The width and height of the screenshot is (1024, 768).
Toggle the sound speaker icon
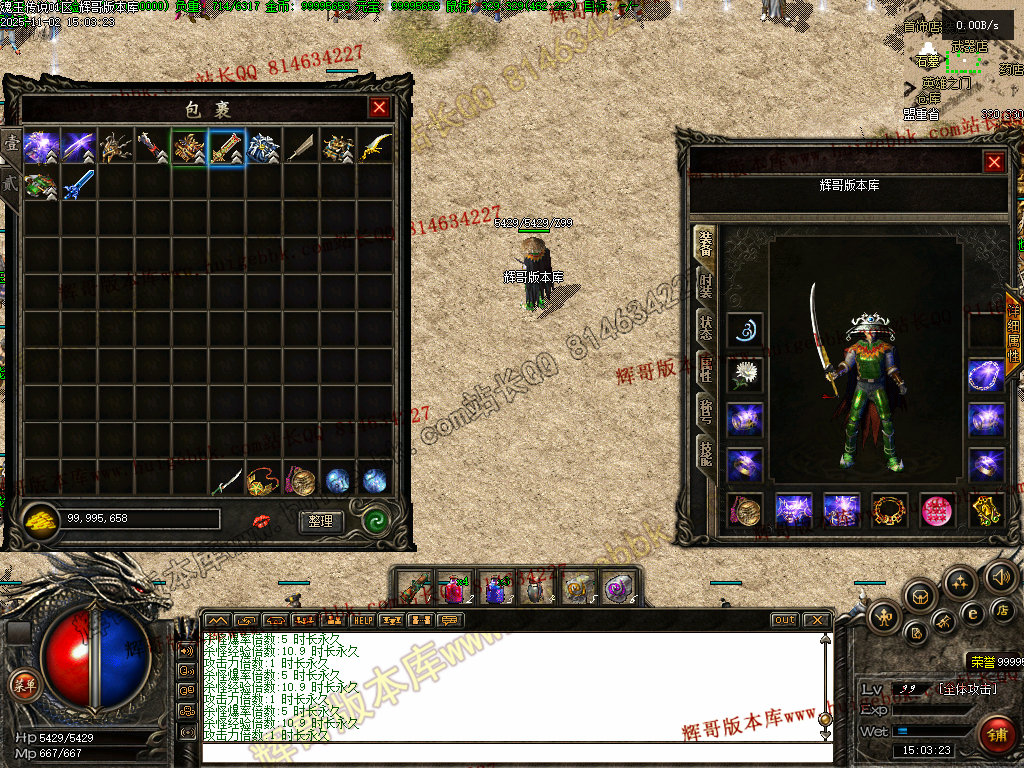(1001, 575)
